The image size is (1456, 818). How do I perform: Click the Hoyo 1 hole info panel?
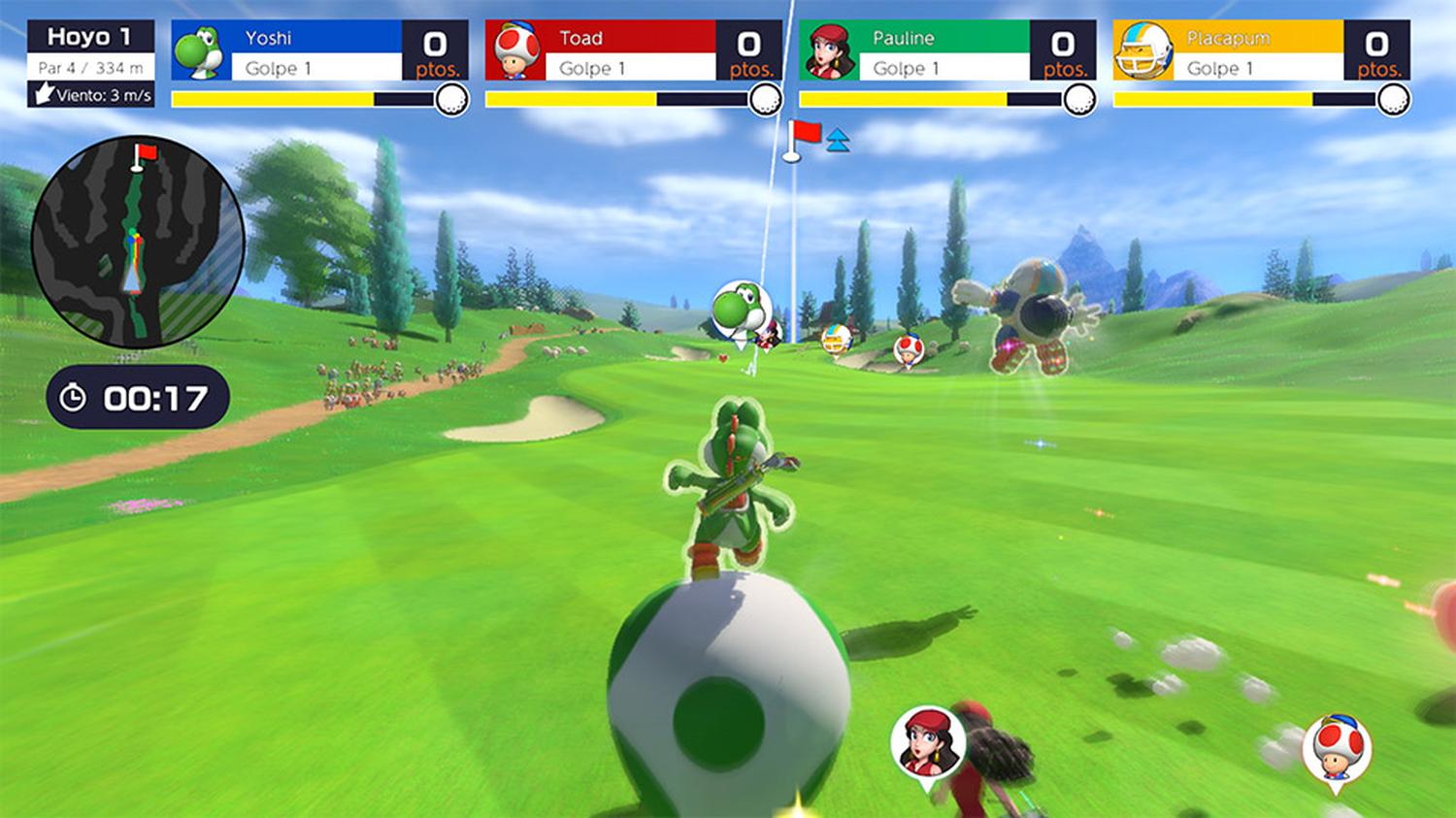(90, 63)
